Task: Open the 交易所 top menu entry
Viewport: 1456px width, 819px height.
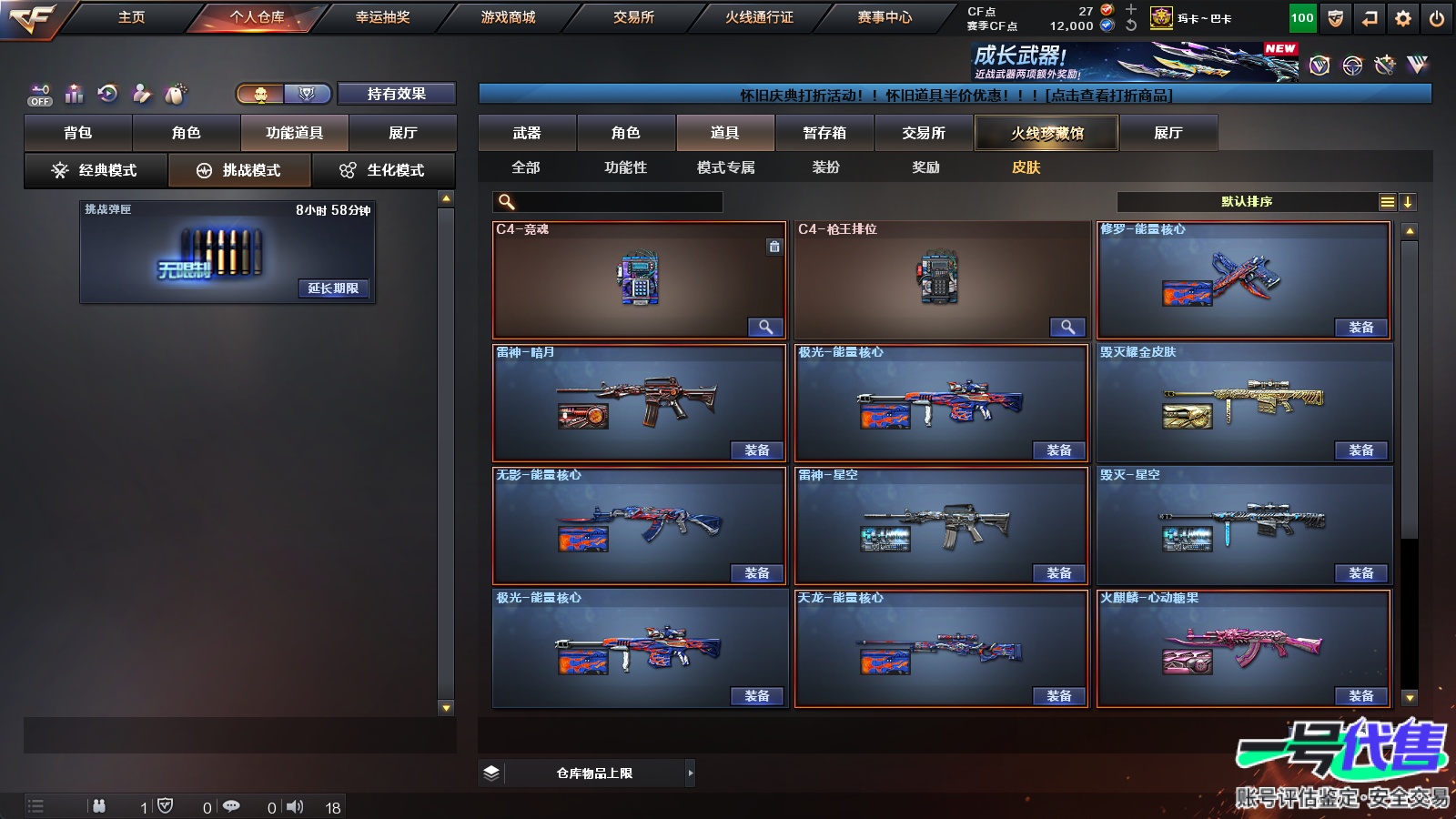Action: (633, 17)
